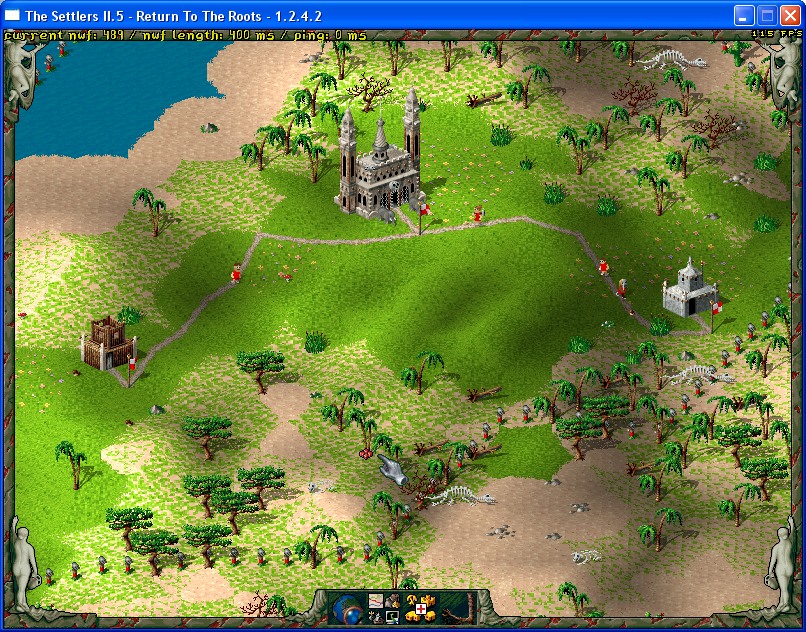Minimize the game window
Viewport: 806px width, 632px height.
745,15
